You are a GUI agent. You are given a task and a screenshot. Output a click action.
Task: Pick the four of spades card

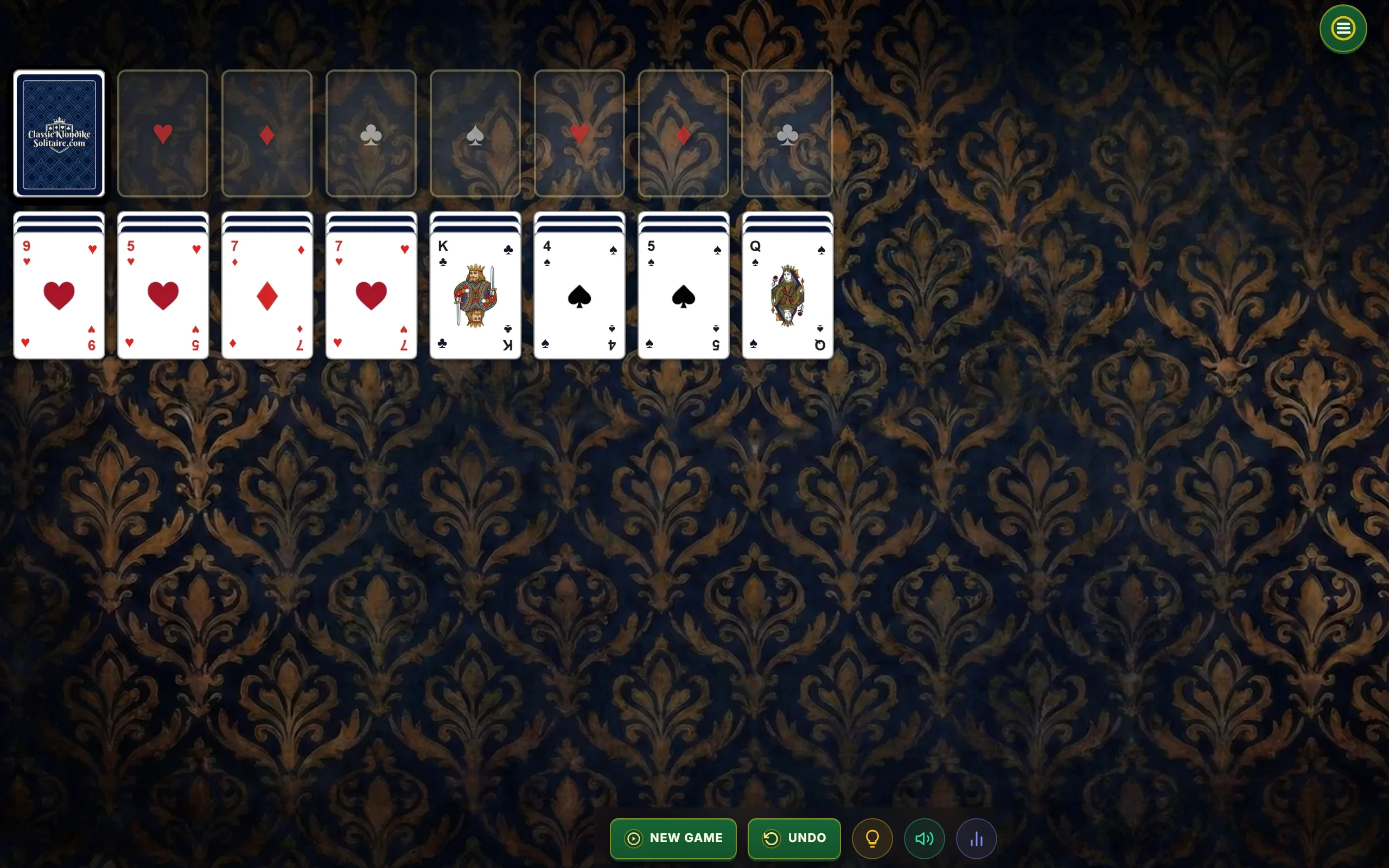tap(579, 296)
